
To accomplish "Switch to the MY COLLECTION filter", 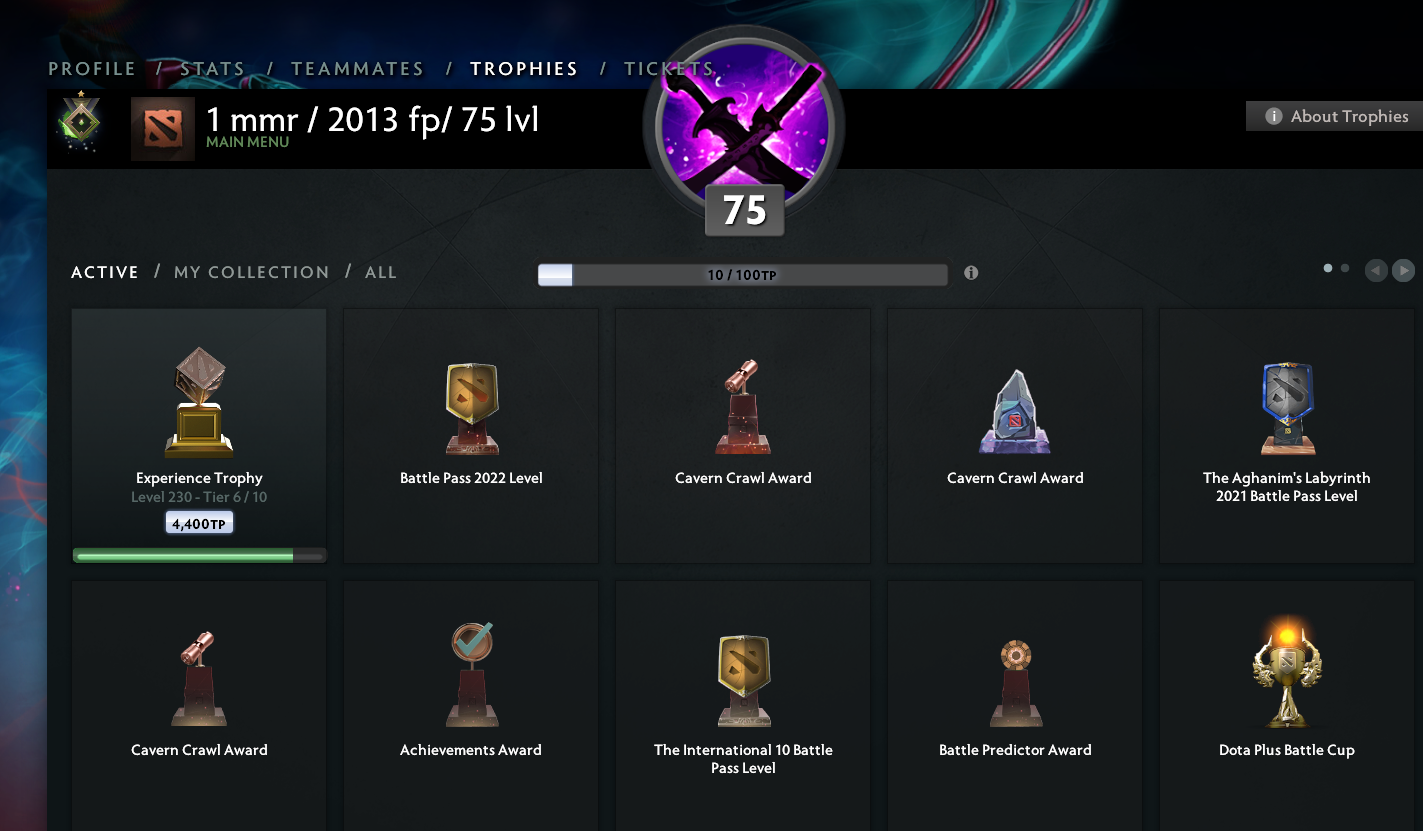I will click(x=251, y=271).
